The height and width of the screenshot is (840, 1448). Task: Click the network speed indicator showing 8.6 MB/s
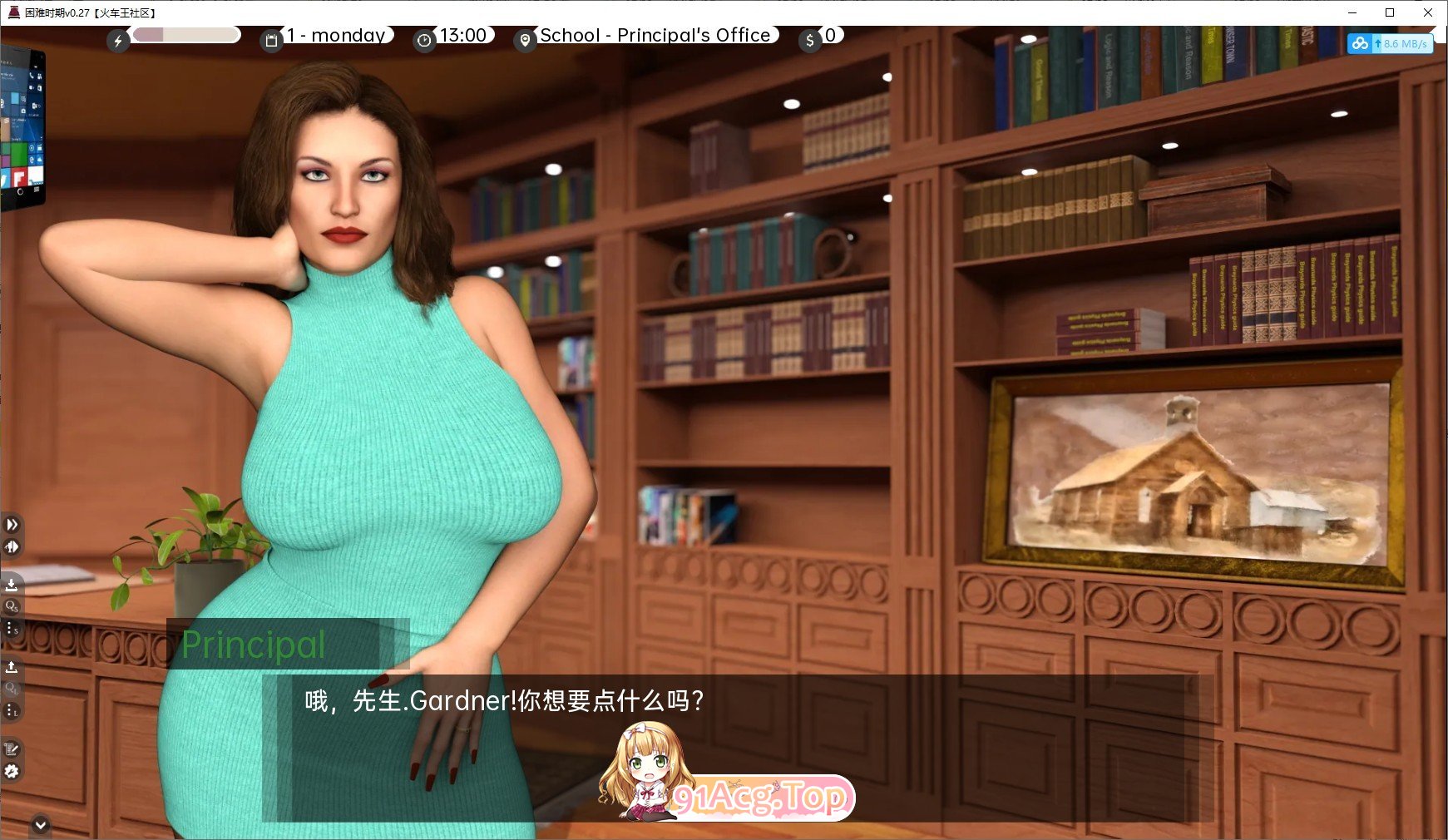pyautogui.click(x=1390, y=44)
